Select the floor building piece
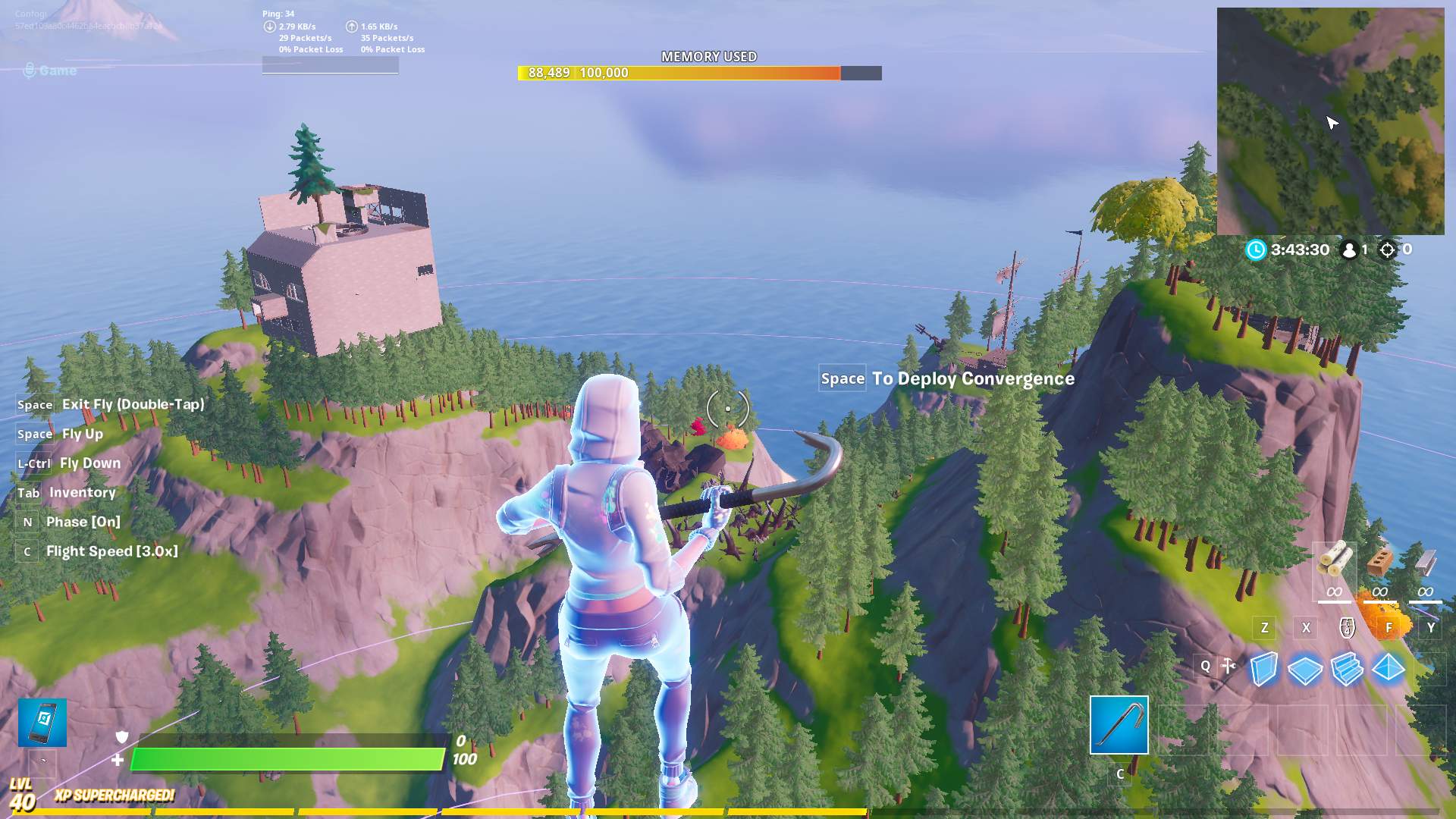 (x=1305, y=667)
